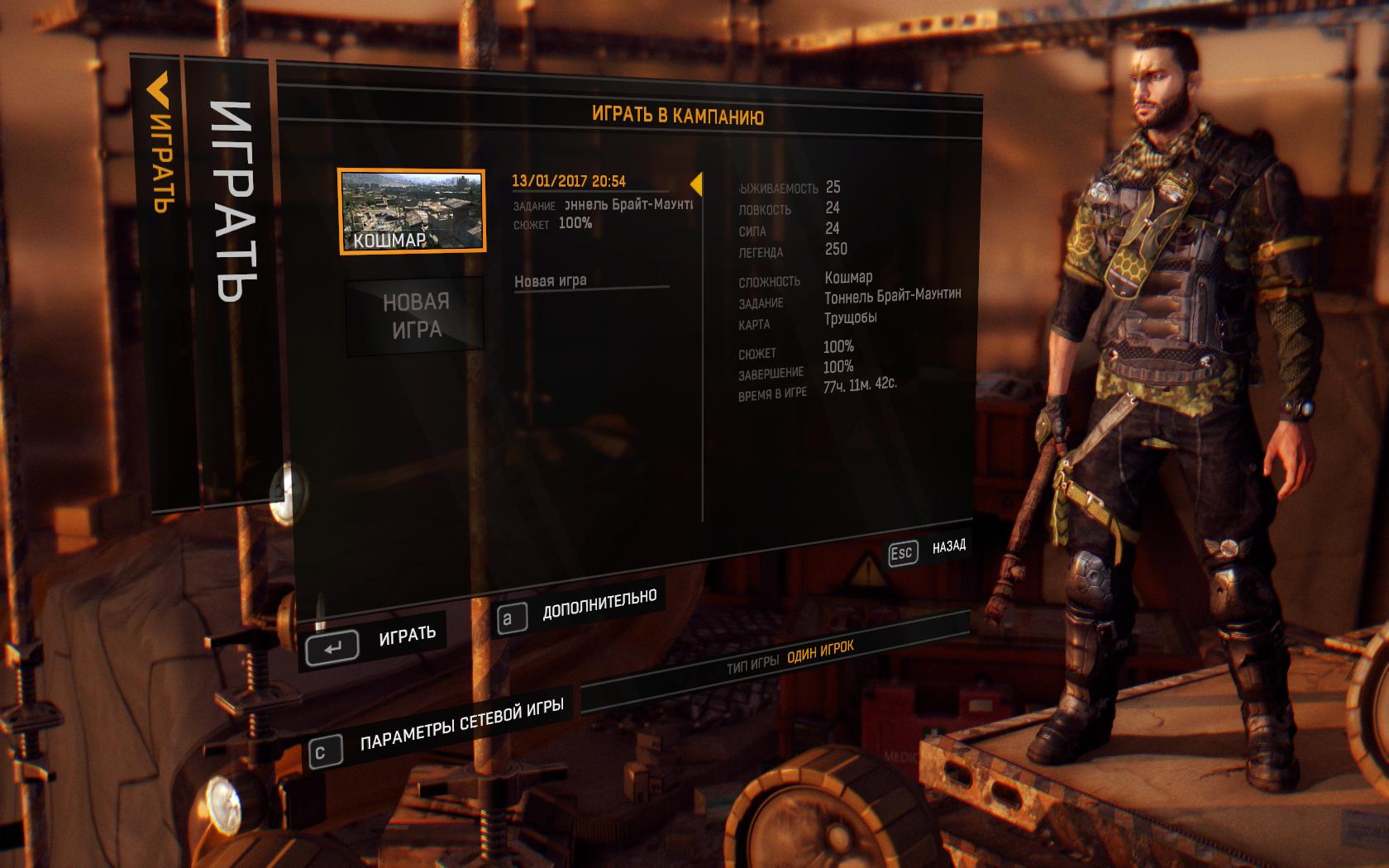Select the Кошмар save thumbnail

pyautogui.click(x=412, y=211)
